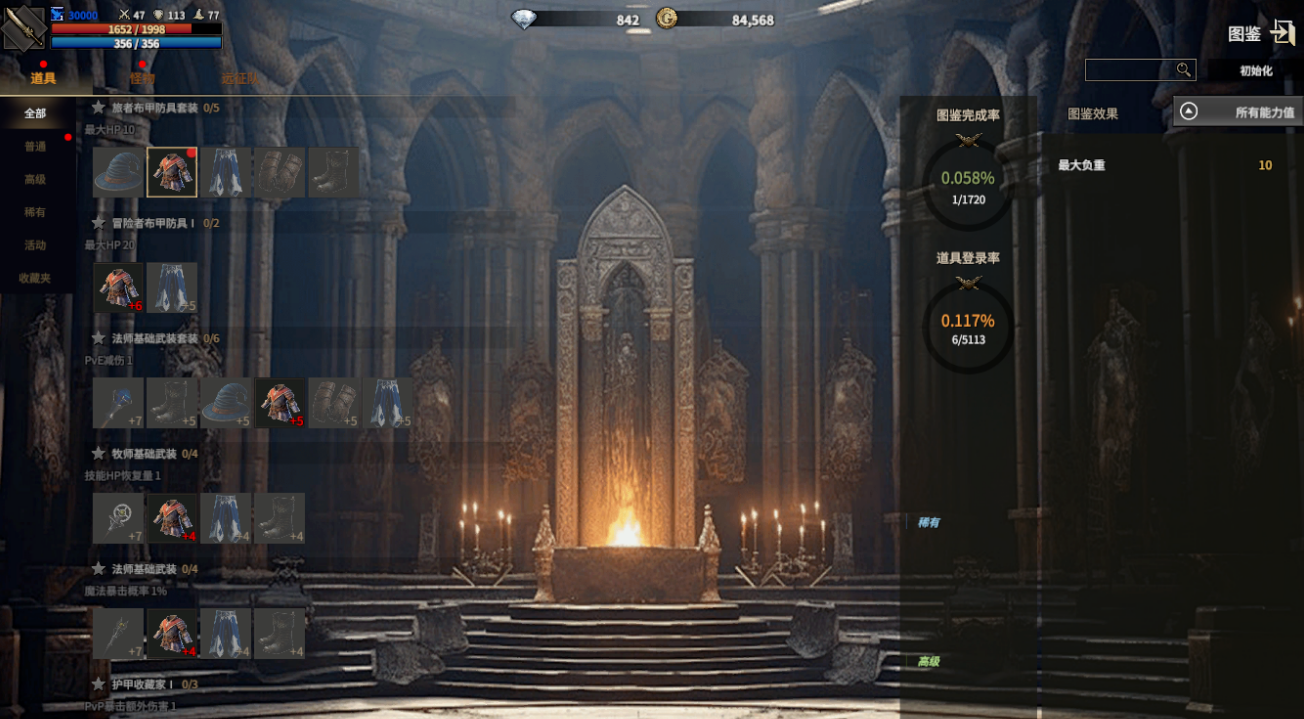Image resolution: width=1304 pixels, height=719 pixels.
Task: Filter by 高级 (Advanced) grade
Action: (36, 180)
